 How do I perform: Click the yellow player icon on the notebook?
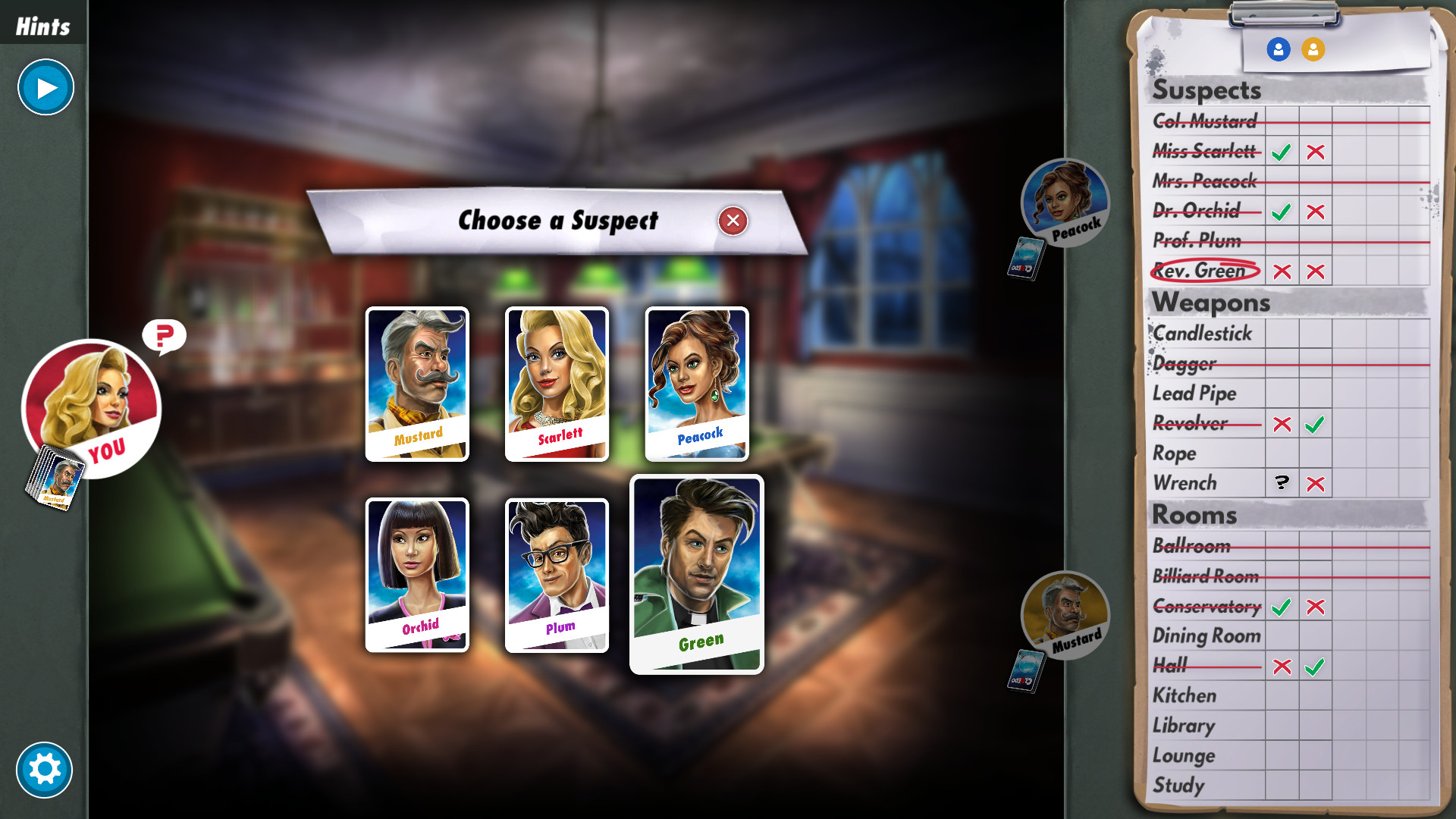click(1313, 48)
